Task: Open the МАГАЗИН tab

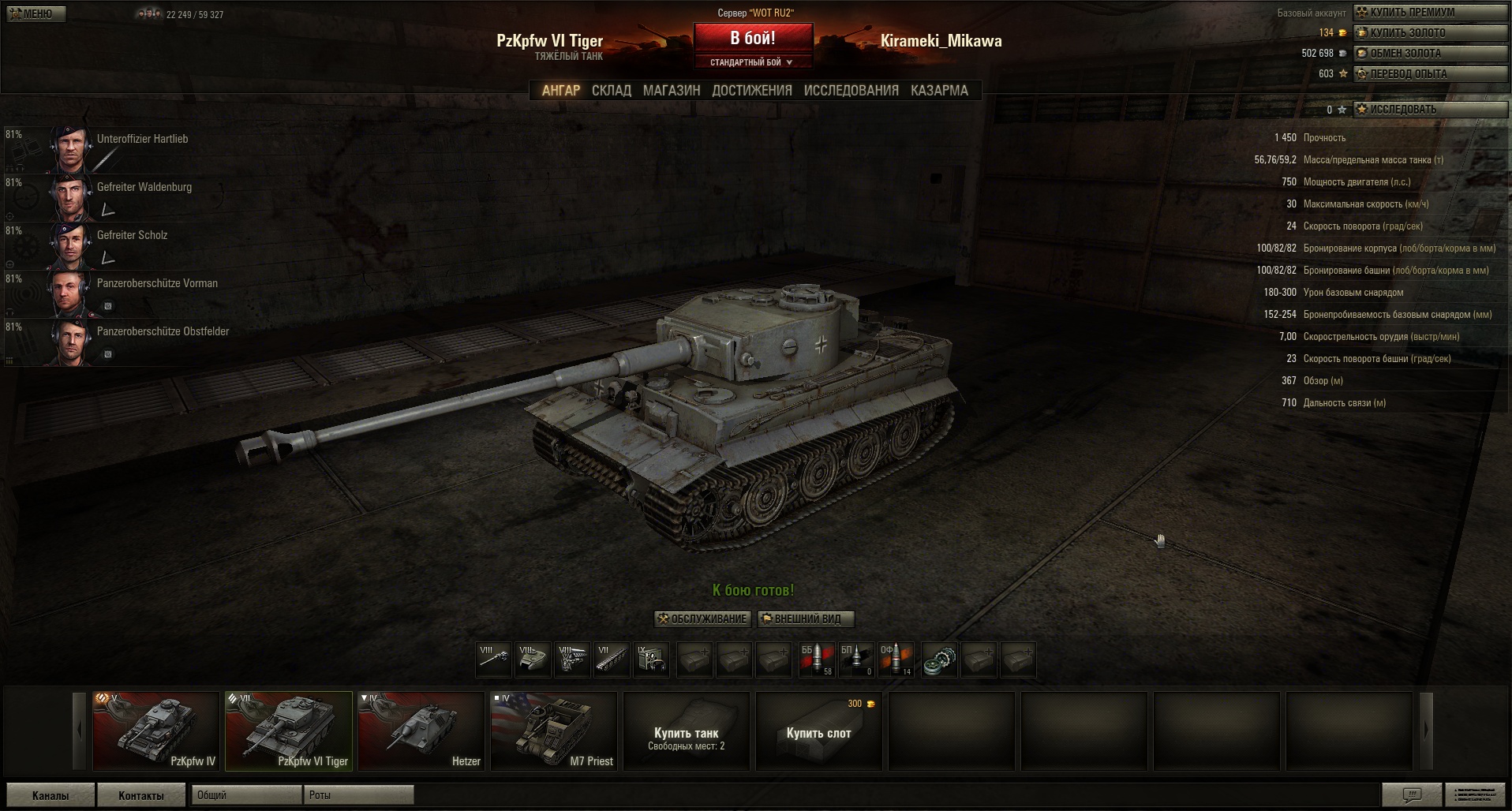Action: [x=672, y=91]
